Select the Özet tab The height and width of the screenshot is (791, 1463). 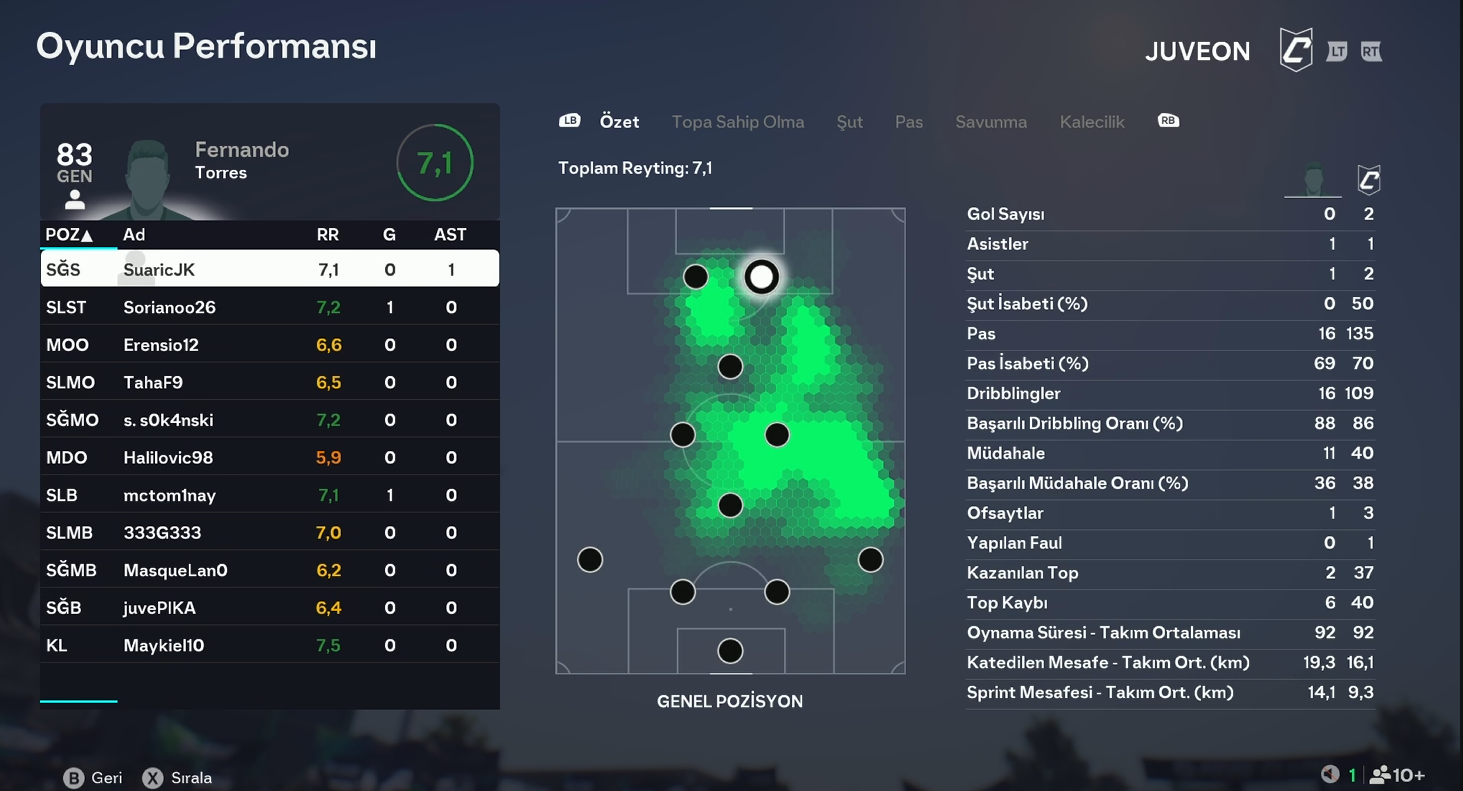(x=619, y=122)
